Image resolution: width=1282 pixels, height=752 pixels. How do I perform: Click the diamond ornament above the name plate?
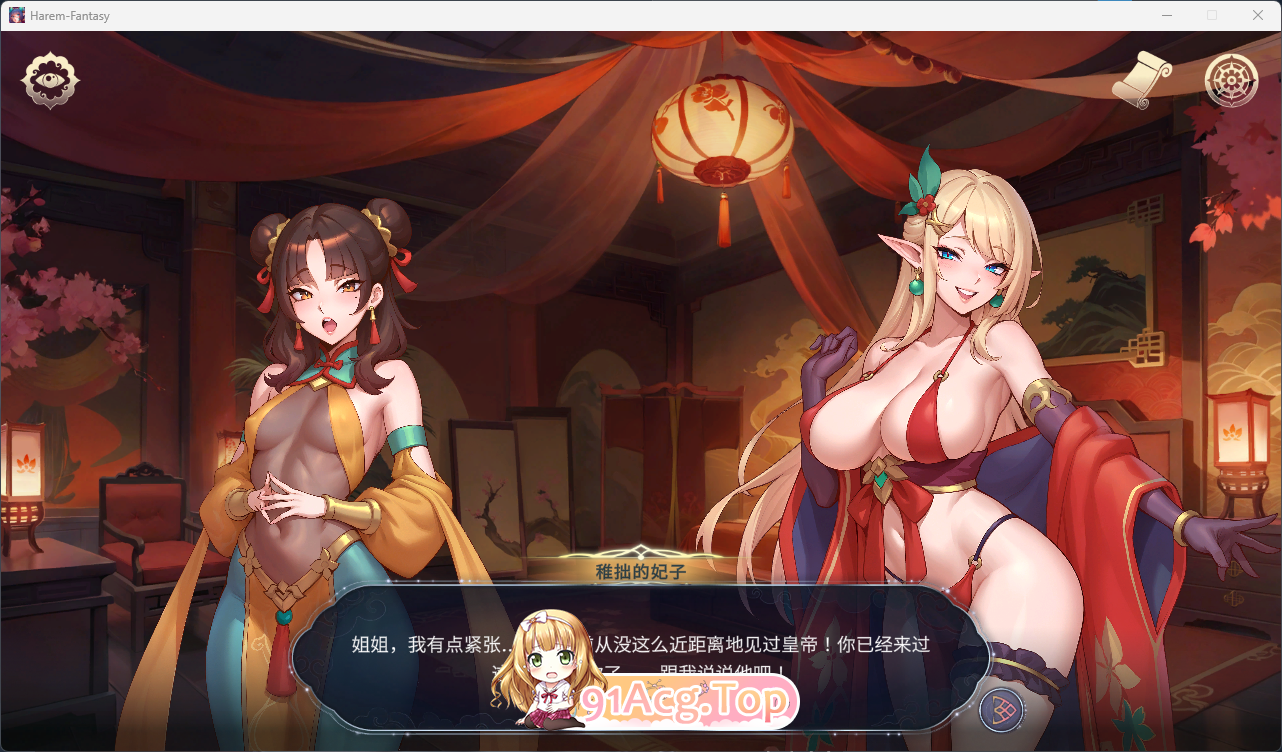[x=640, y=548]
